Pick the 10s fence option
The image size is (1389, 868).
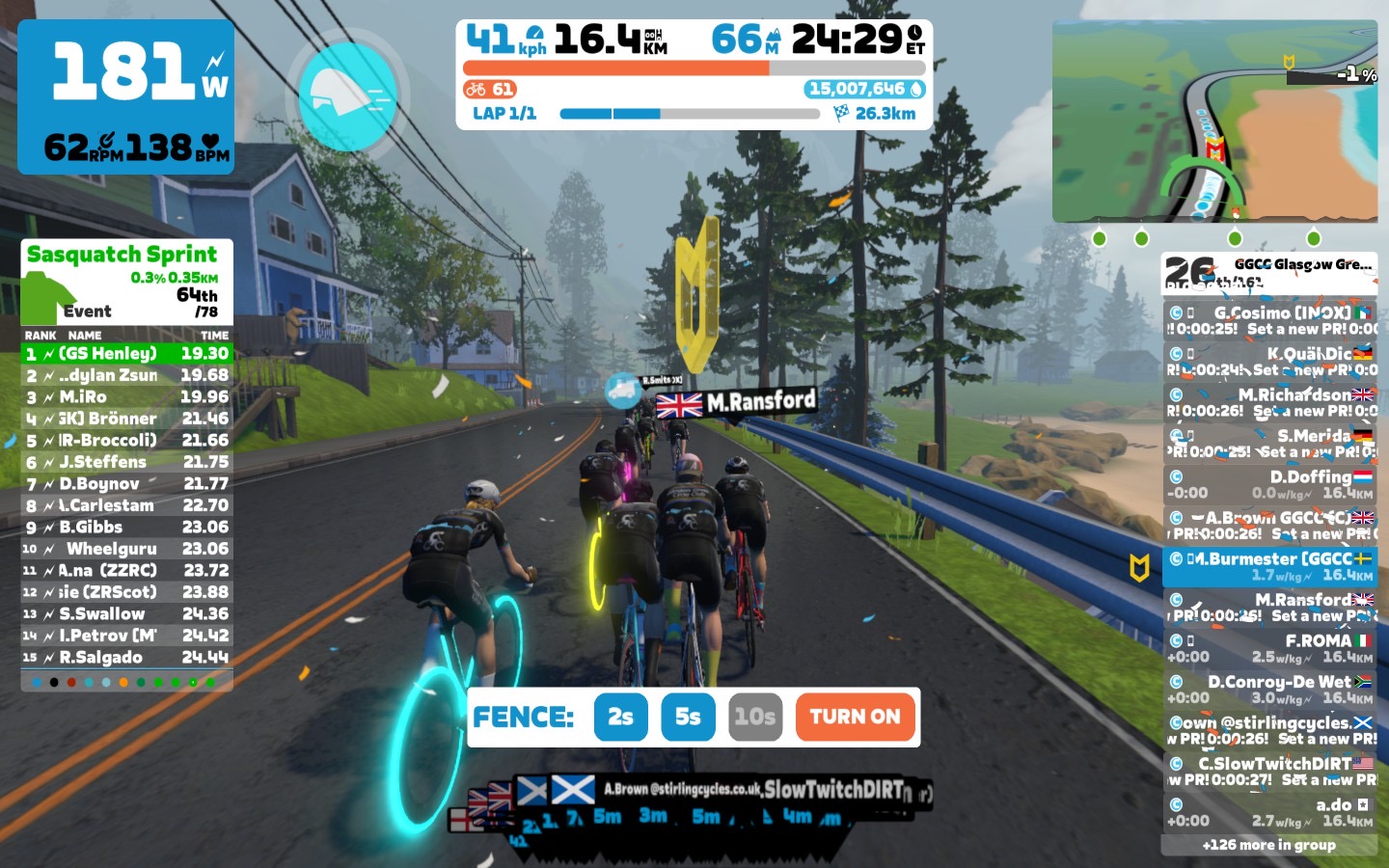[x=754, y=717]
